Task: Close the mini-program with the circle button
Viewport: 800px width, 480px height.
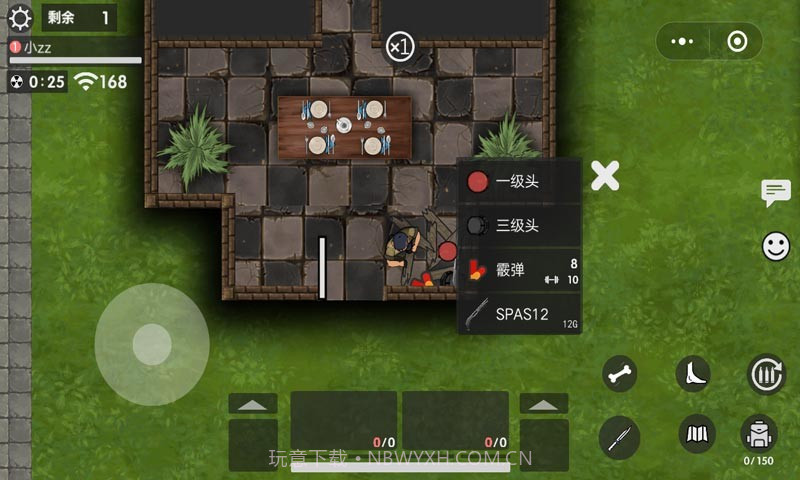Action: coord(738,41)
